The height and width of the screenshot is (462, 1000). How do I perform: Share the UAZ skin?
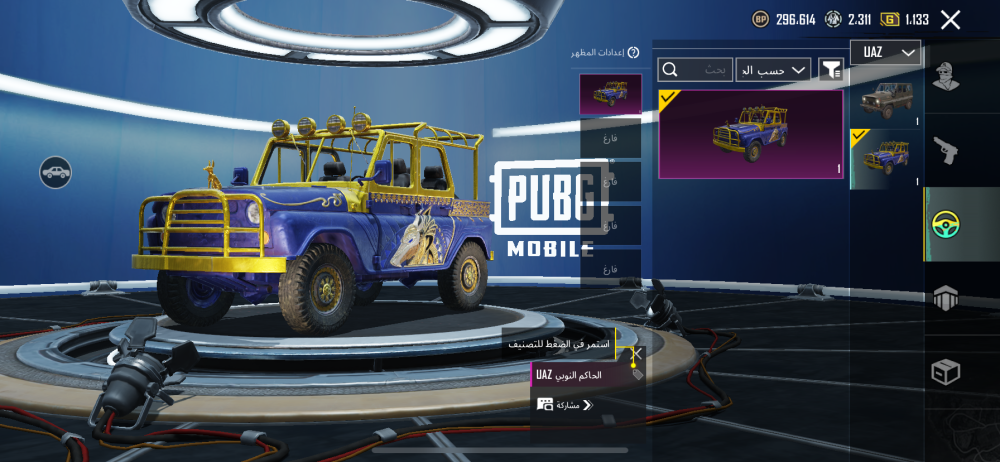coord(565,405)
